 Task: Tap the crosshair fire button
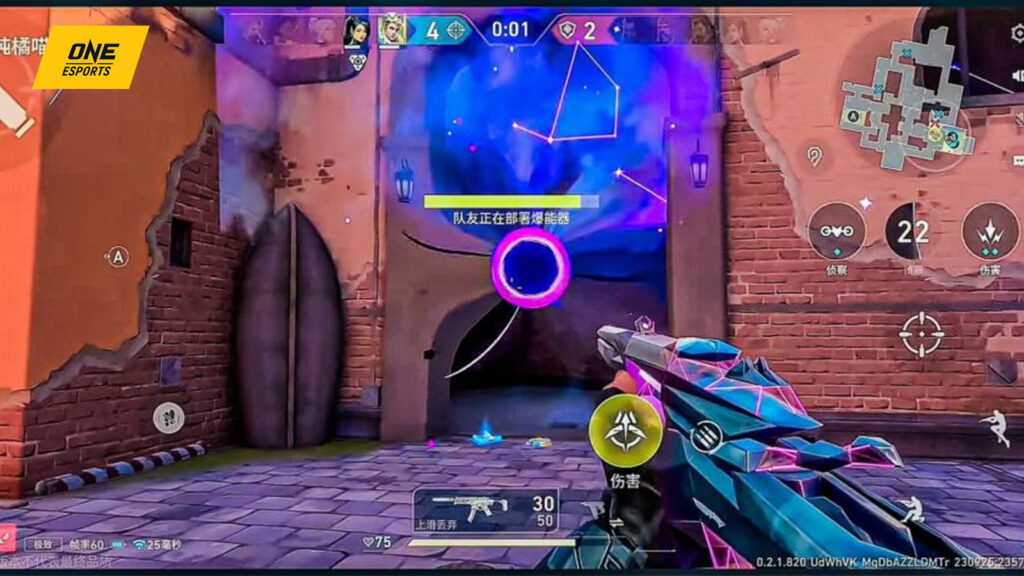click(921, 335)
